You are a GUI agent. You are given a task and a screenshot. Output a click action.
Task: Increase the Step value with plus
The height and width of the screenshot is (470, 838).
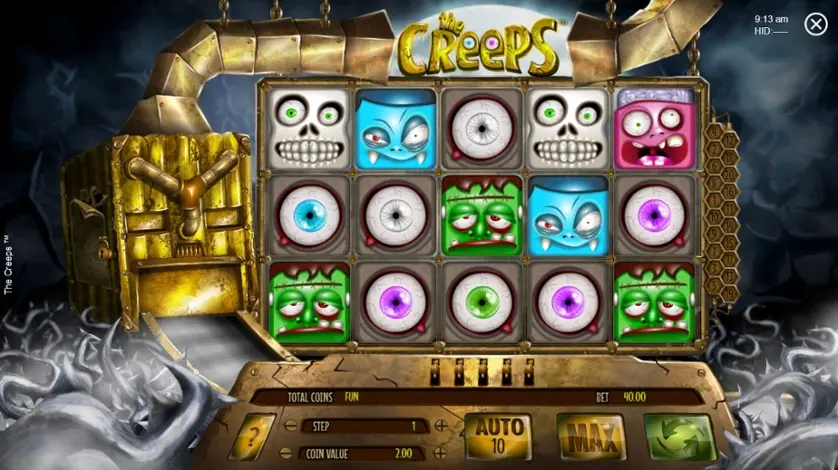pos(441,426)
